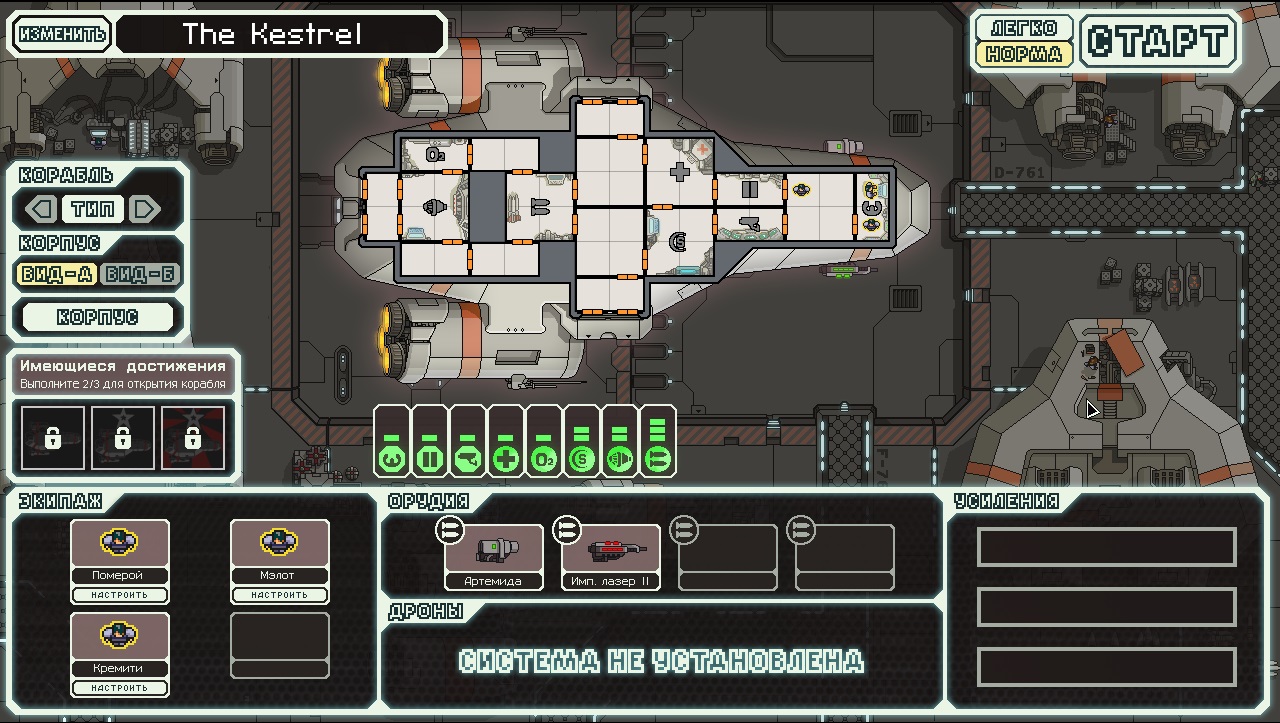Customize crew member Померой
Viewport: 1280px width, 723px height.
click(x=120, y=595)
